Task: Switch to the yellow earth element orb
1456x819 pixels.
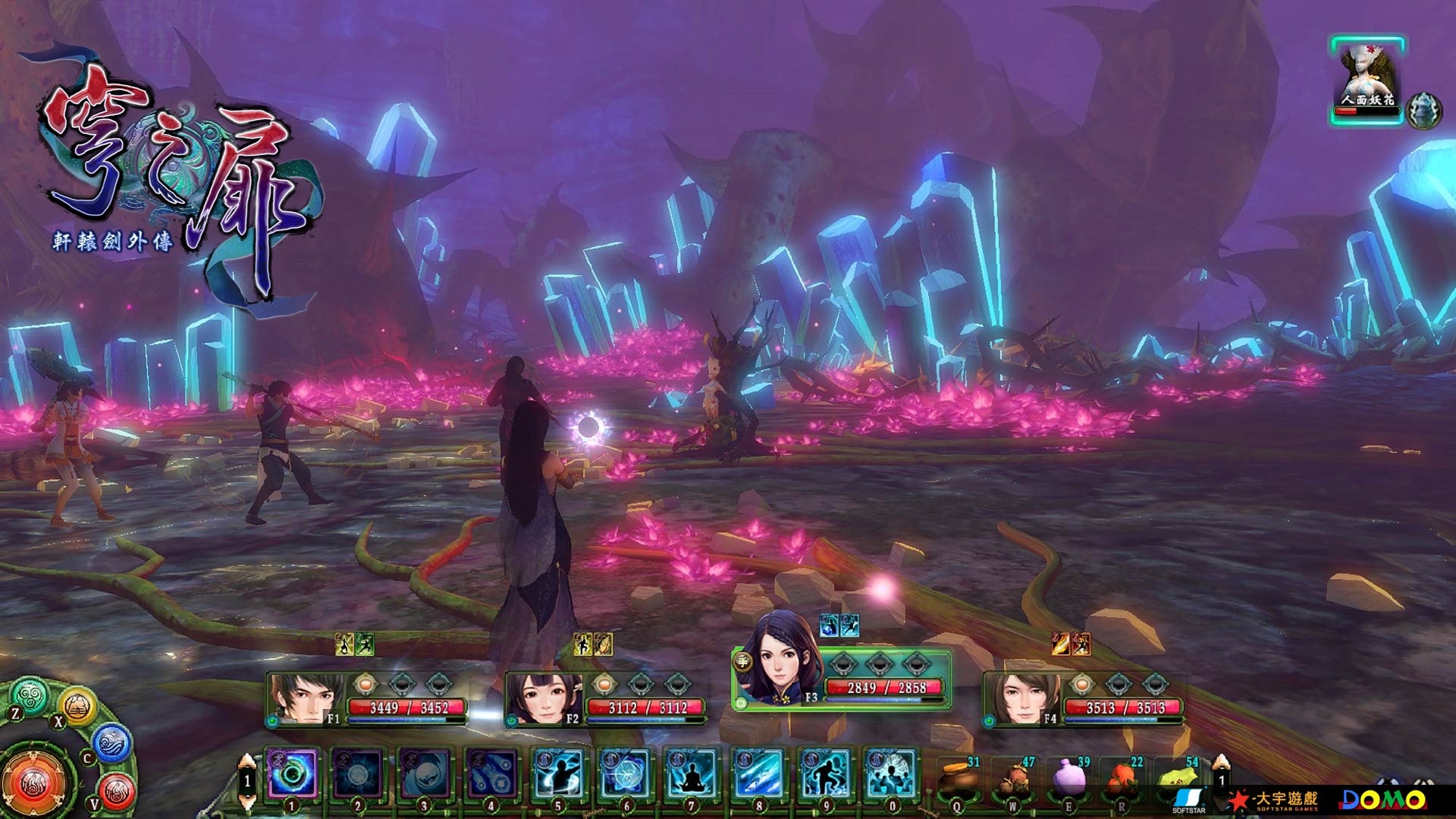Action: [78, 705]
